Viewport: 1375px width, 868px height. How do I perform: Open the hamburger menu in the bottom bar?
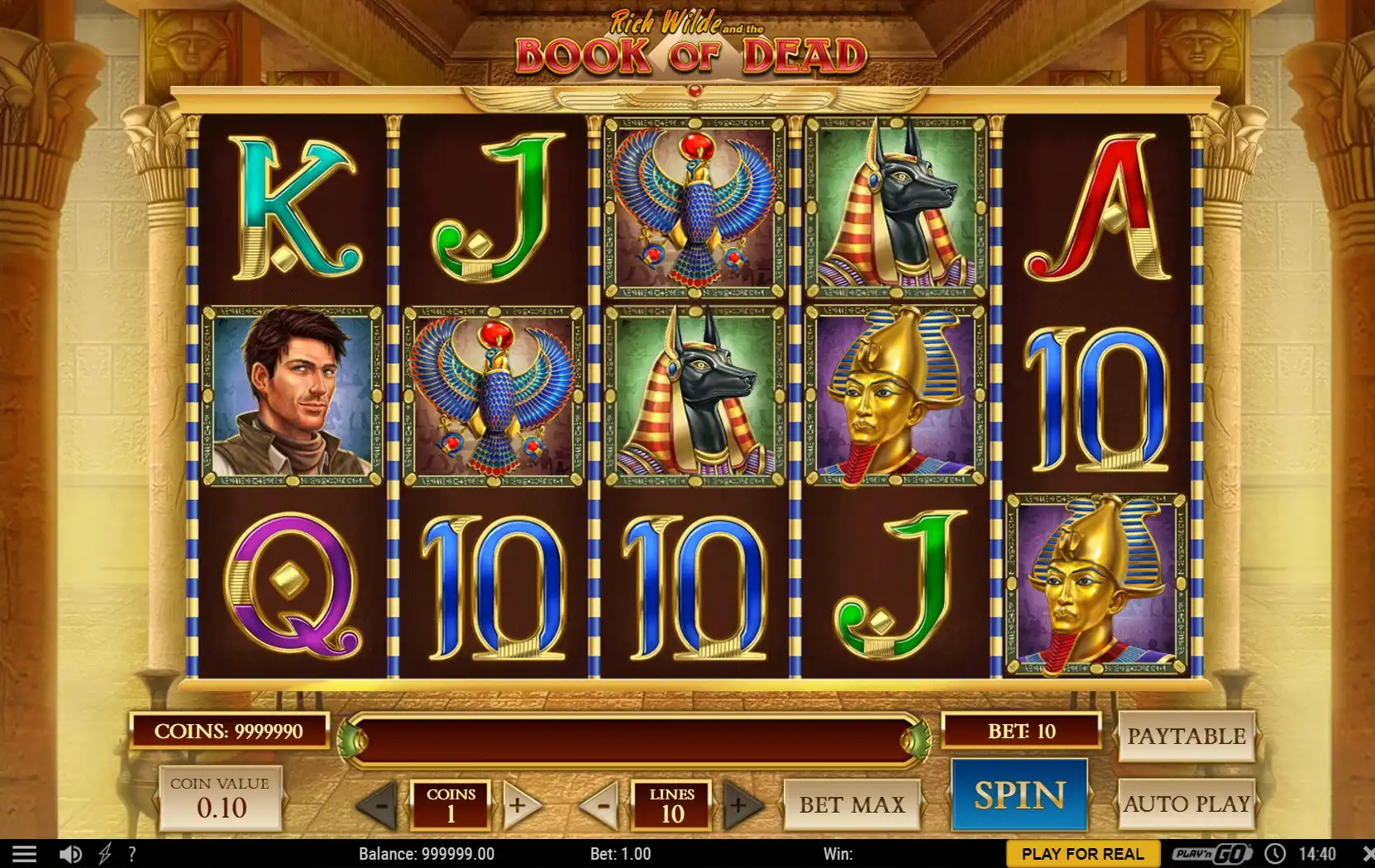pos(24,854)
